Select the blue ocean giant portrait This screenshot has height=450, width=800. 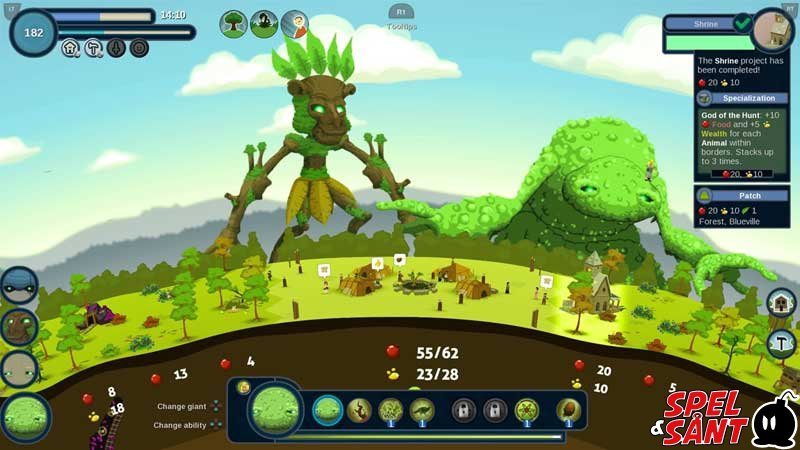tap(20, 284)
